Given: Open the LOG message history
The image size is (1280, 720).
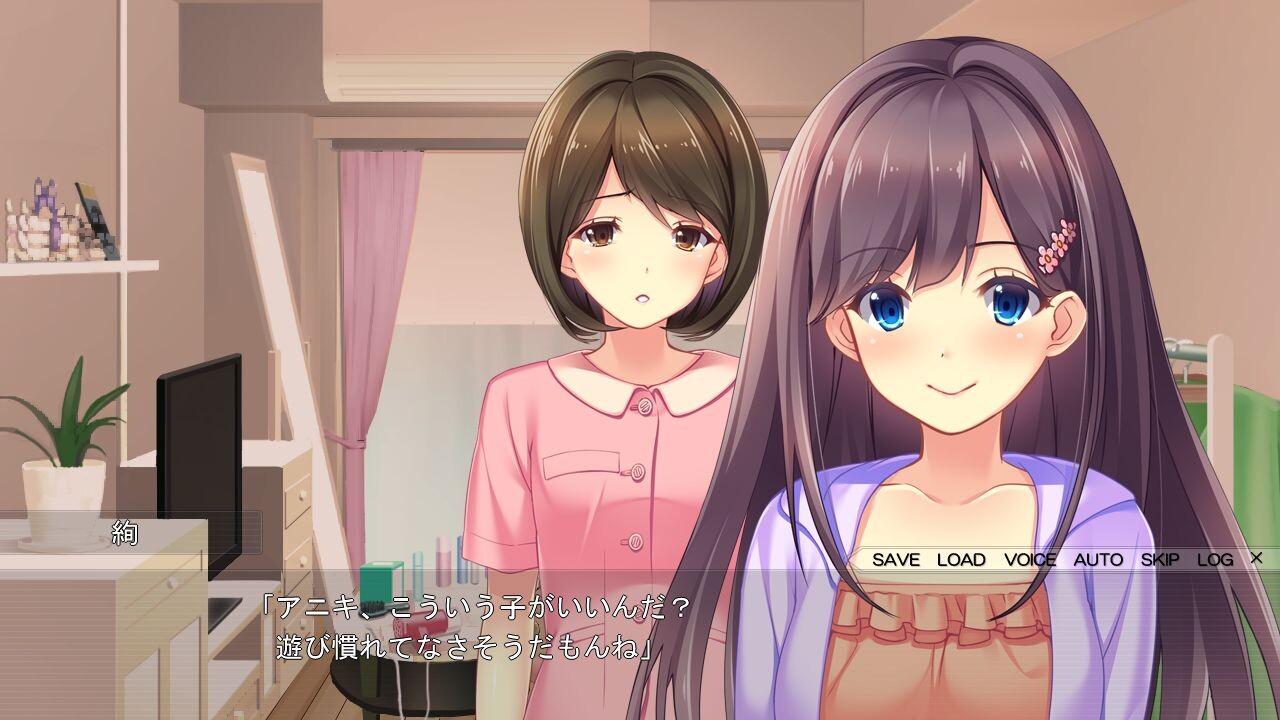Looking at the screenshot, I should pyautogui.click(x=1215, y=560).
